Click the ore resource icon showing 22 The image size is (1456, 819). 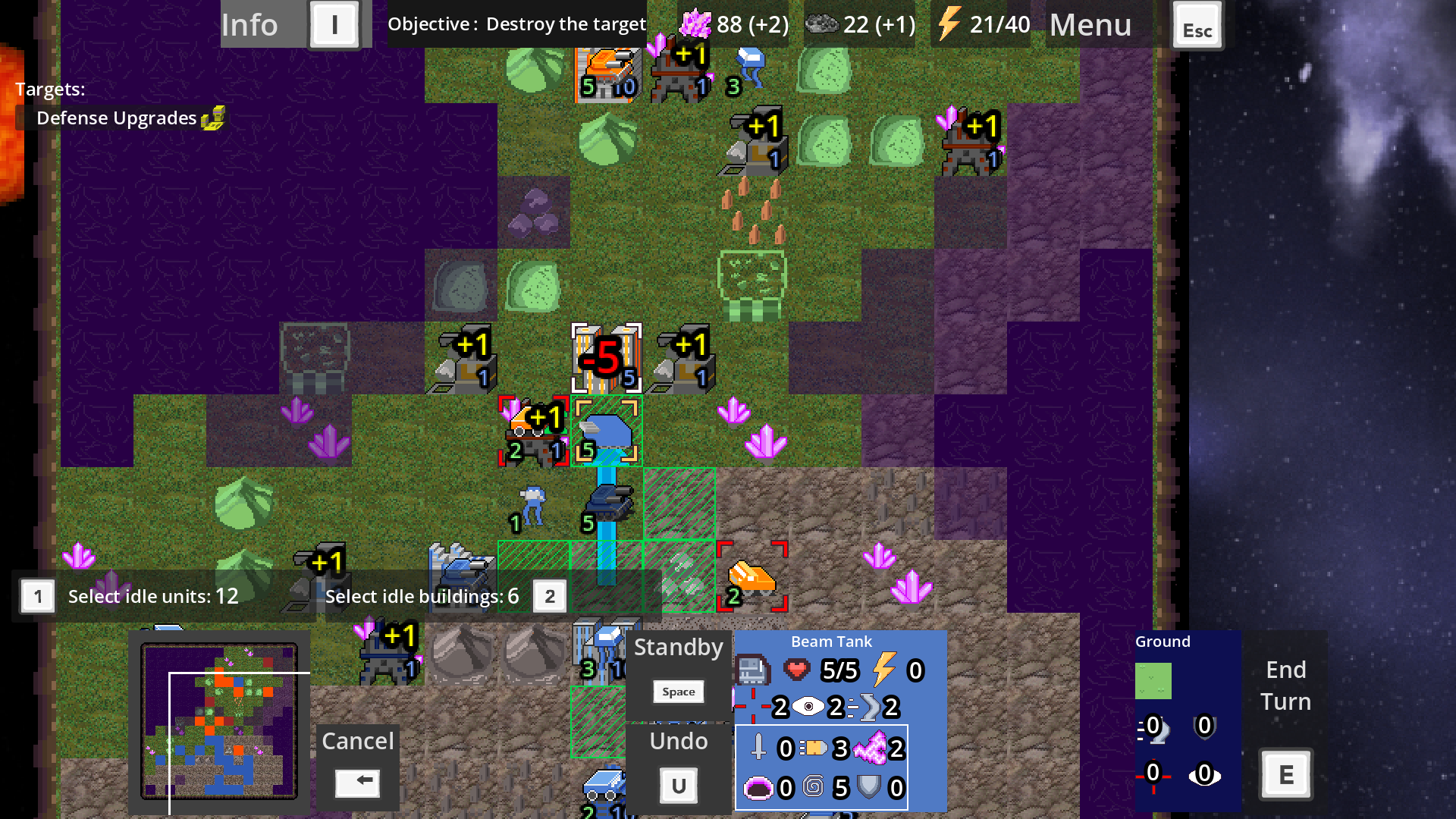[x=820, y=24]
